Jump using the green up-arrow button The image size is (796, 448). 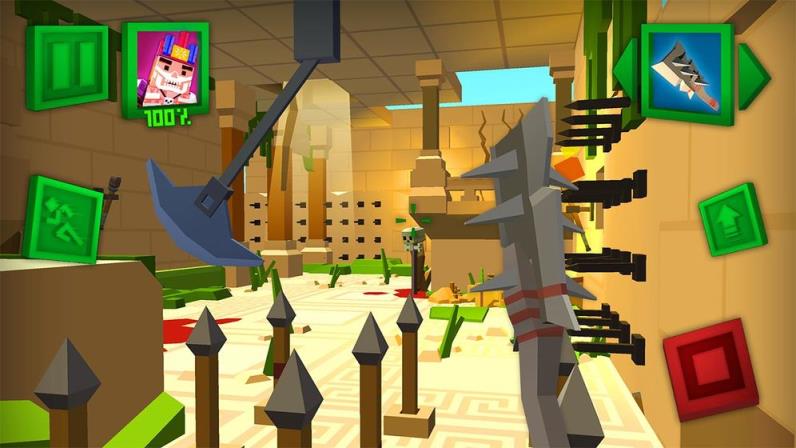732,219
